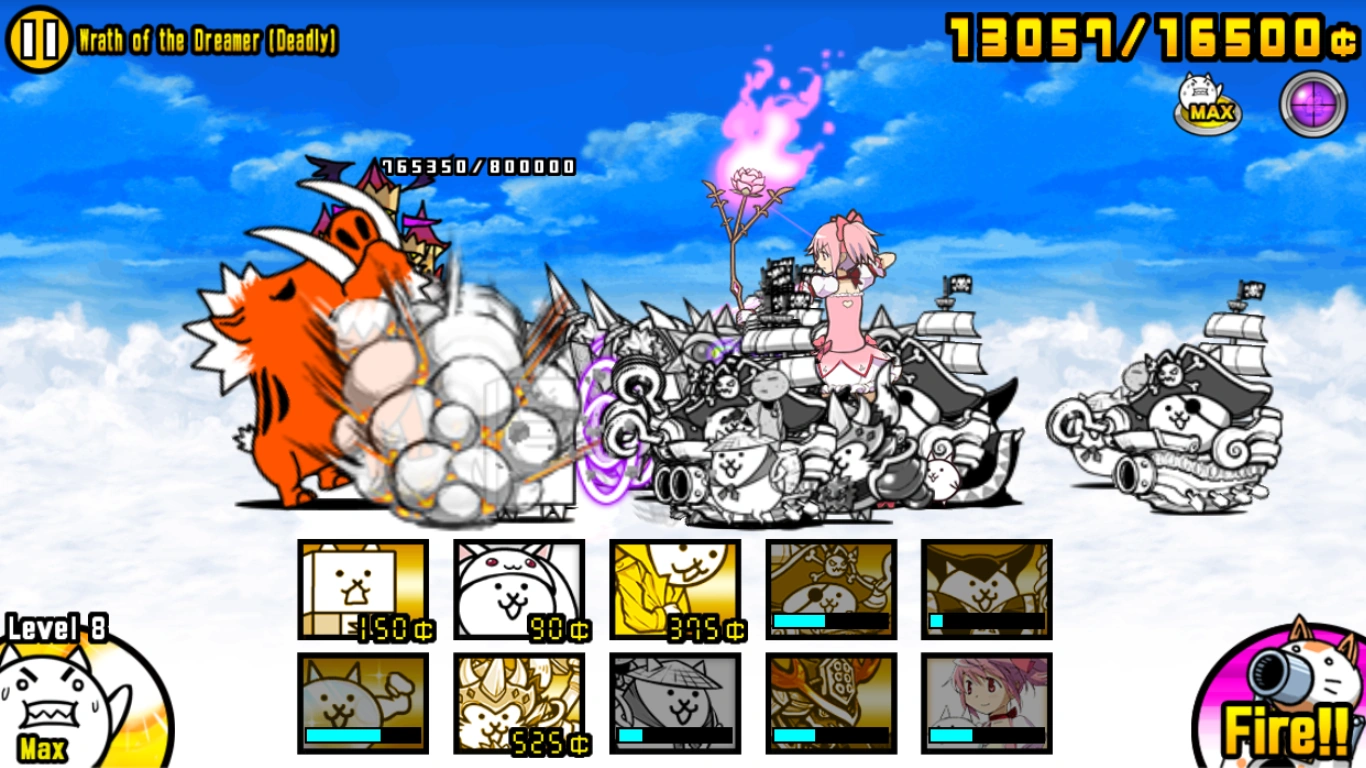Deploy the rabbit-hooded Cat costing 90¢

(x=518, y=590)
